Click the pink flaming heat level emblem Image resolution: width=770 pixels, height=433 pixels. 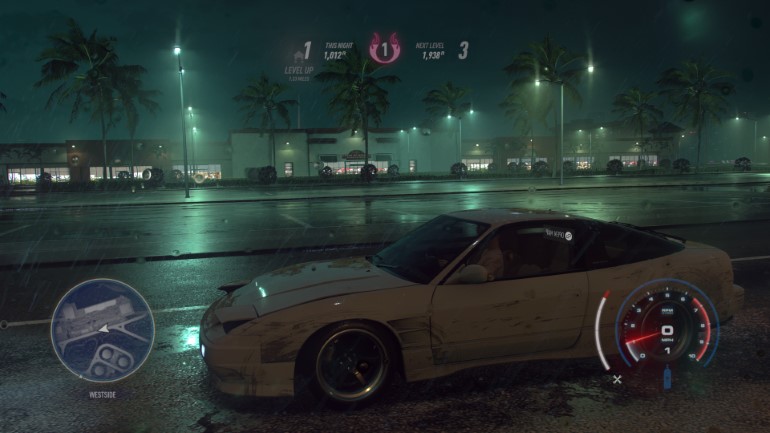pyautogui.click(x=384, y=49)
